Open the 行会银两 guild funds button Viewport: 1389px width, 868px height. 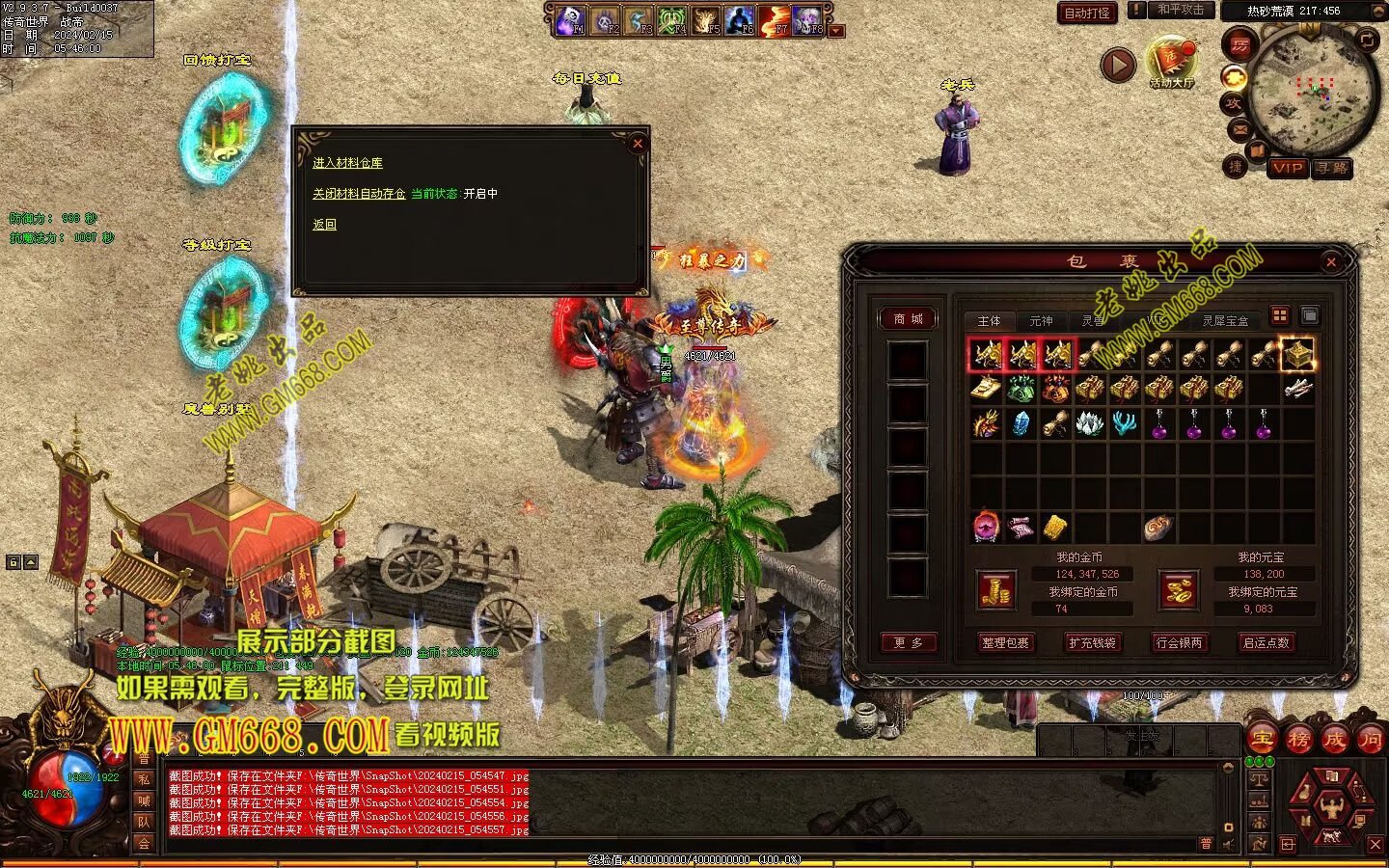coord(1179,643)
